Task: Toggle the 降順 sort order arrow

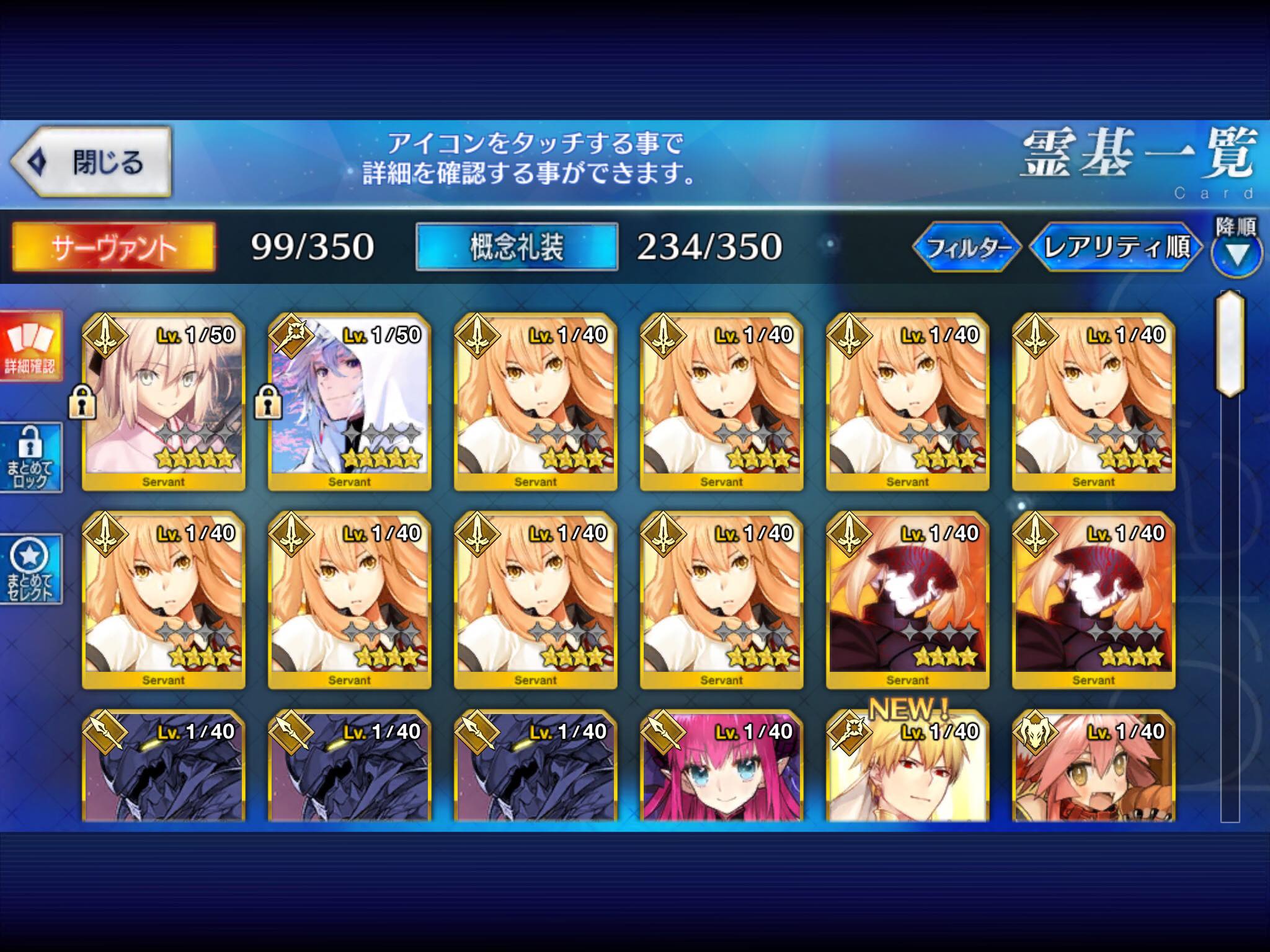Action: click(x=1237, y=252)
